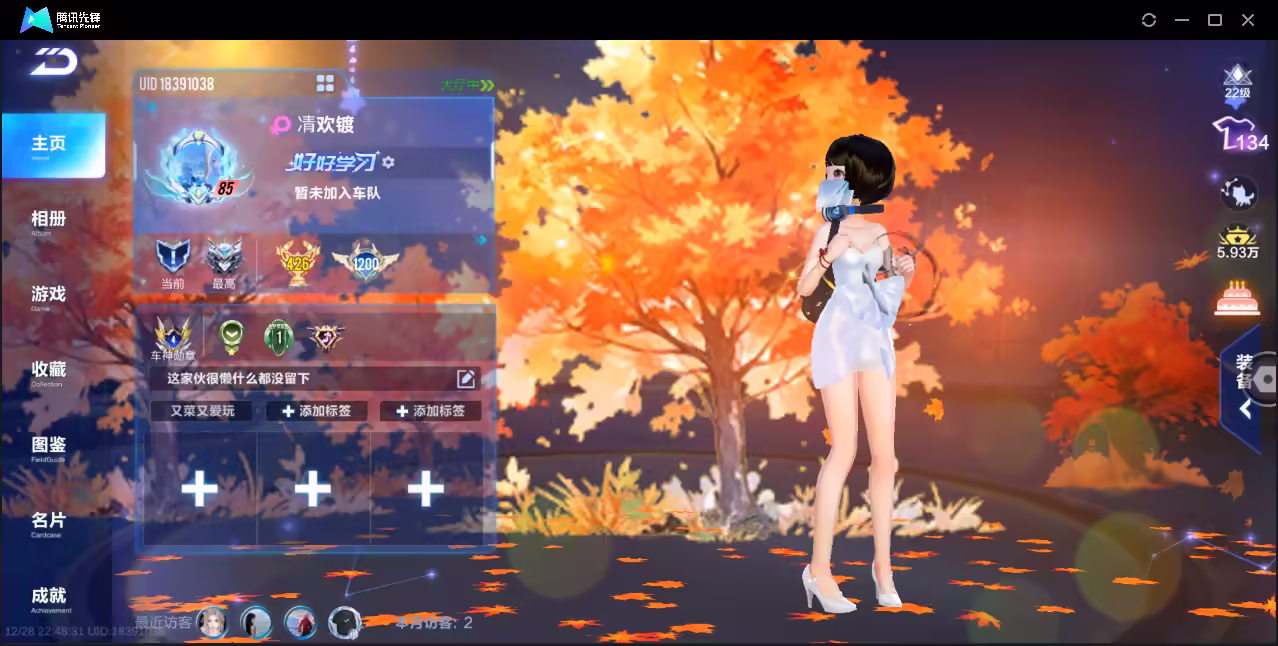Open the 22级 level icon
1278x646 pixels.
click(x=1238, y=82)
